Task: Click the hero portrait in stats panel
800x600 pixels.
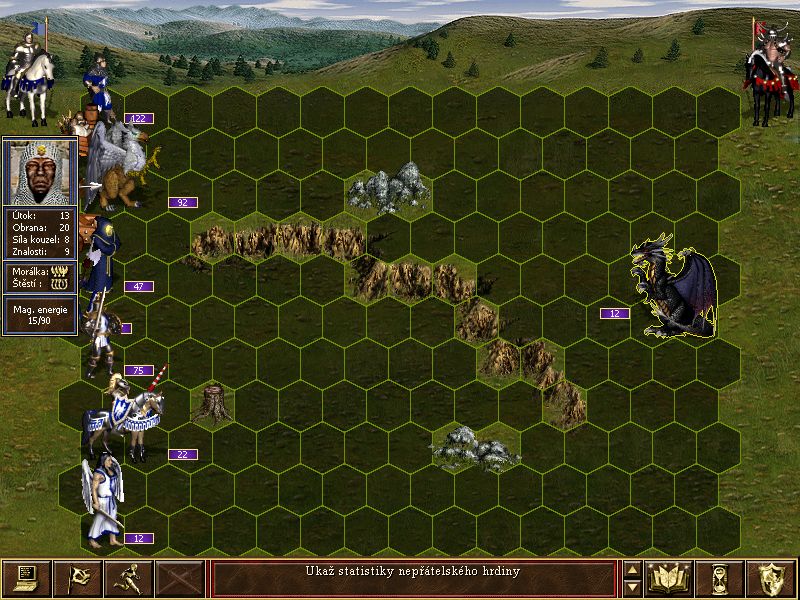Action: (x=39, y=172)
